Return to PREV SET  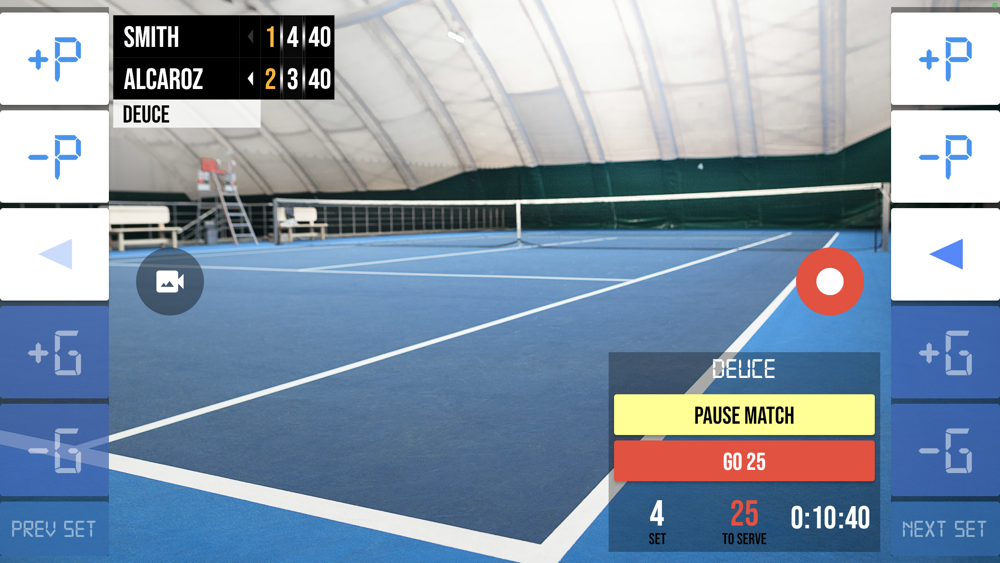tap(54, 528)
